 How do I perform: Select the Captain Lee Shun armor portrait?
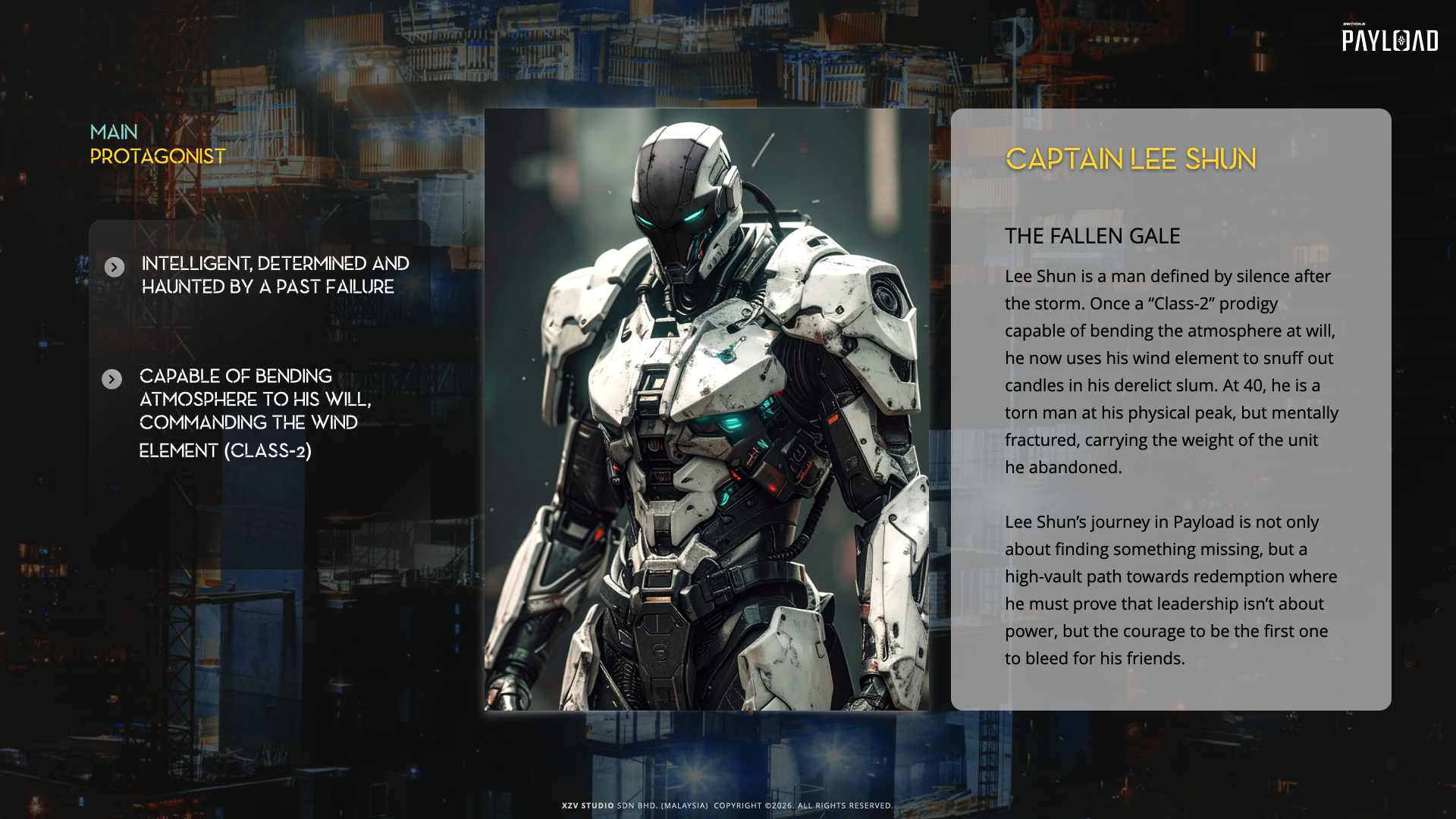click(x=707, y=409)
